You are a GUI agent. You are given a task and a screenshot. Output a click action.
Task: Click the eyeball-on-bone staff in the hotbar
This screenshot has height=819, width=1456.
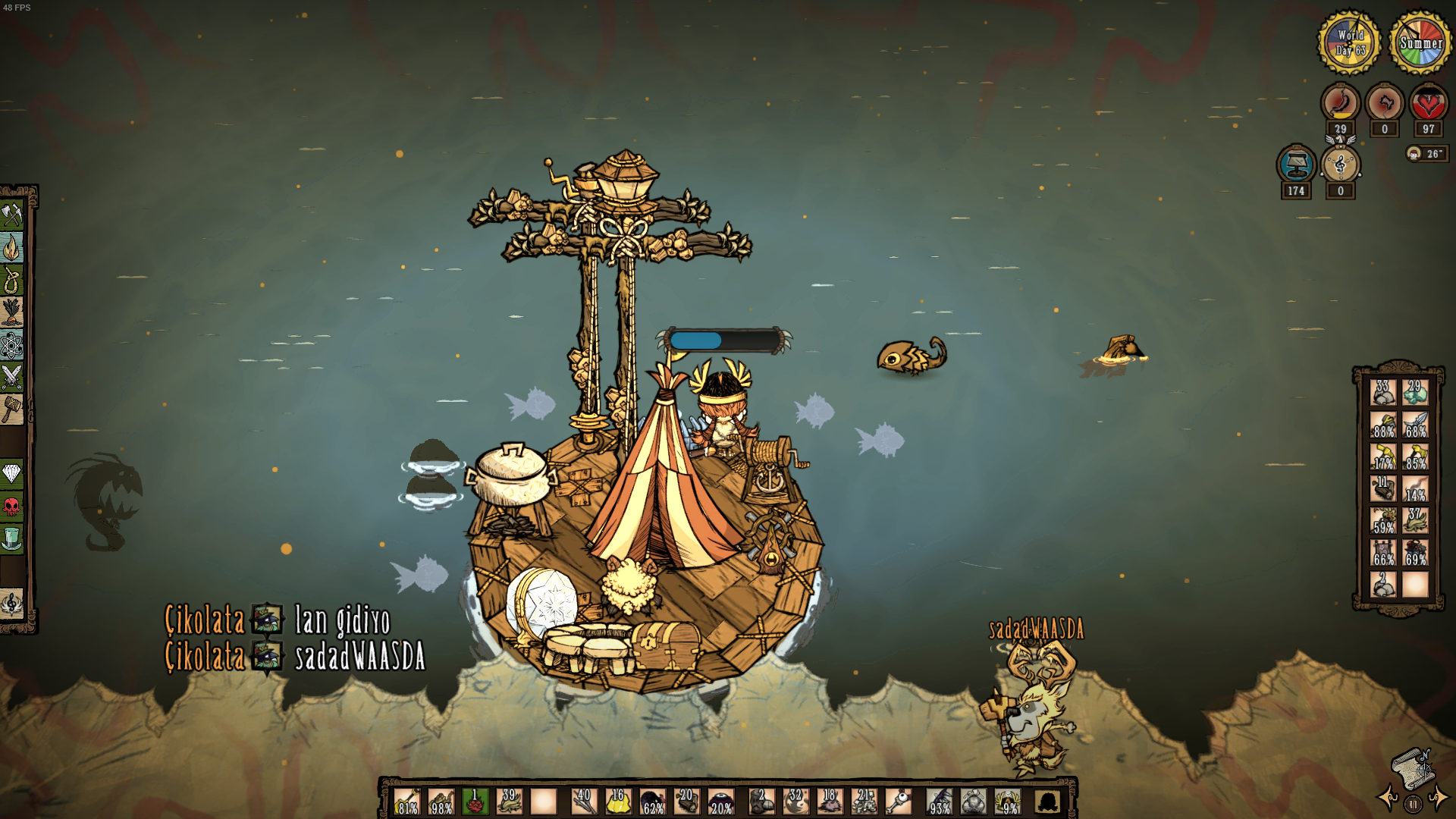[899, 802]
